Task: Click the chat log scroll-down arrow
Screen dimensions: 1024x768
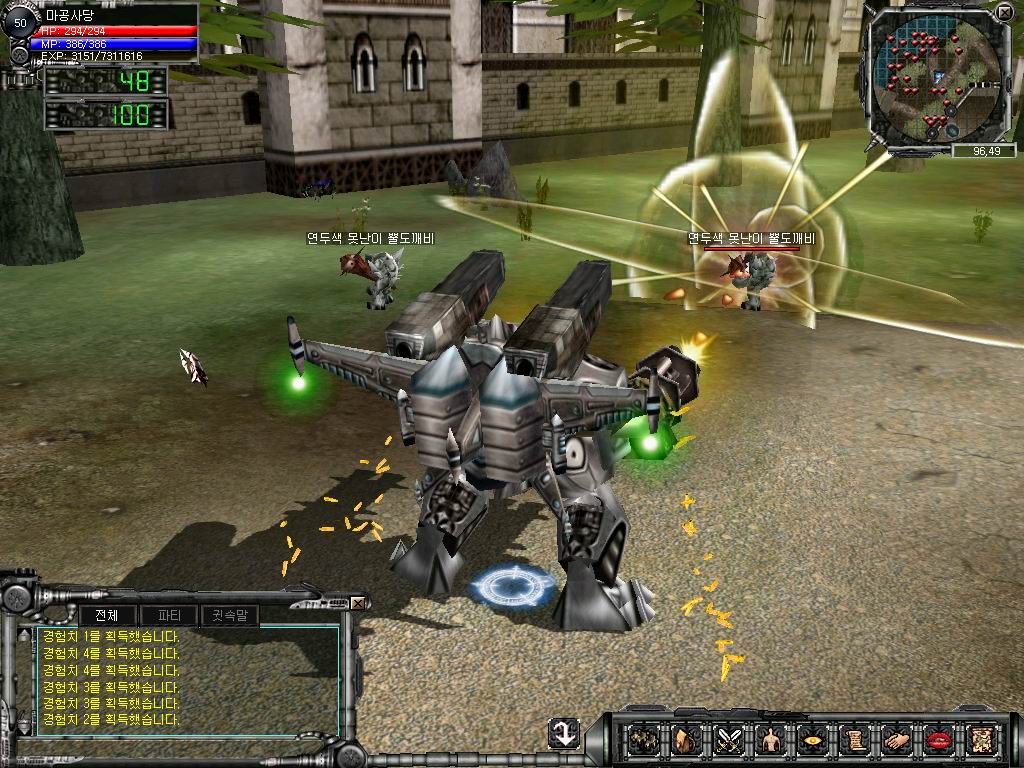Action: pos(23,731)
